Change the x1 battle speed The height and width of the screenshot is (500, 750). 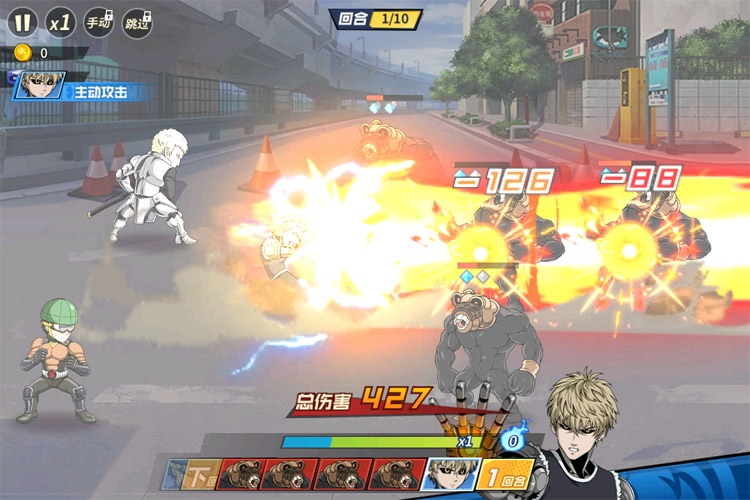pos(59,20)
